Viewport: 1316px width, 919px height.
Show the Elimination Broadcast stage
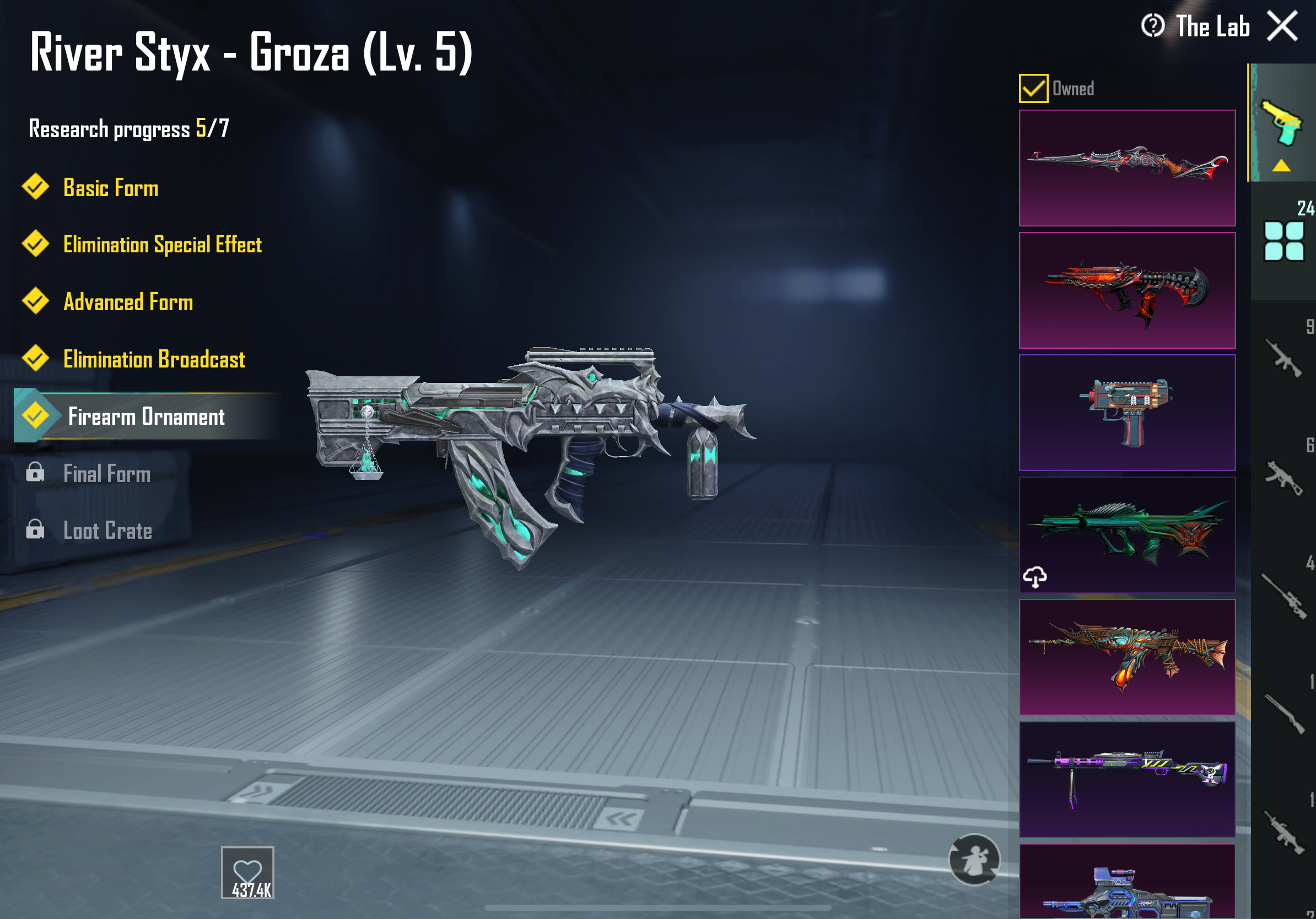154,359
